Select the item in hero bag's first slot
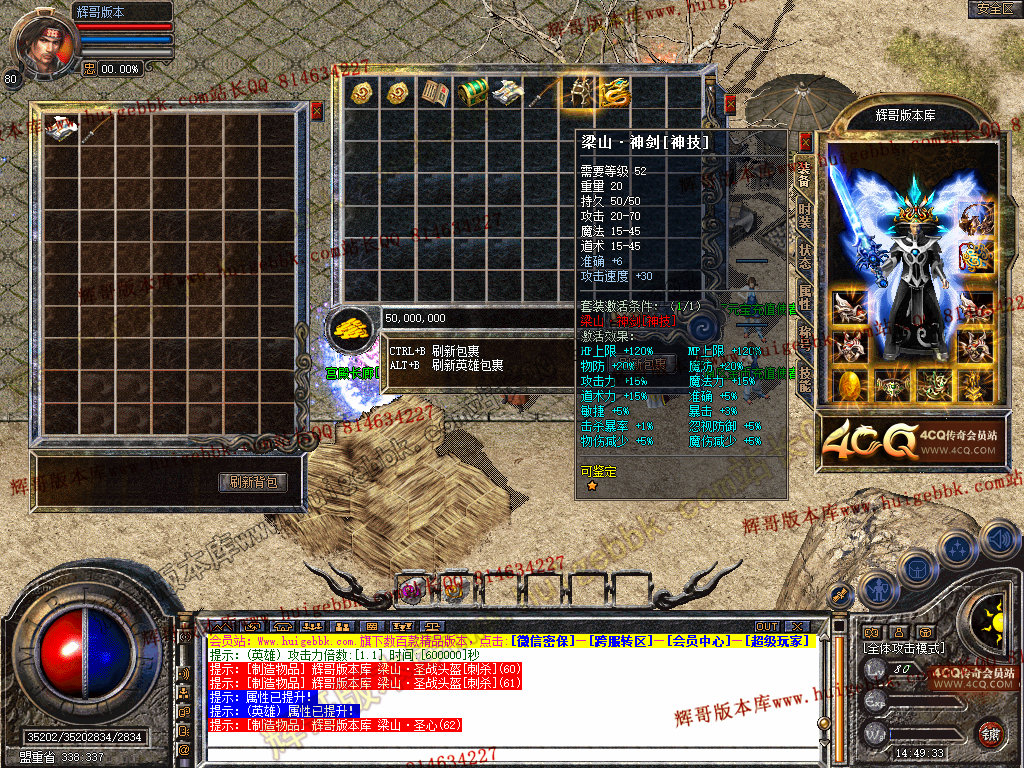1024x768 pixels. pos(62,130)
